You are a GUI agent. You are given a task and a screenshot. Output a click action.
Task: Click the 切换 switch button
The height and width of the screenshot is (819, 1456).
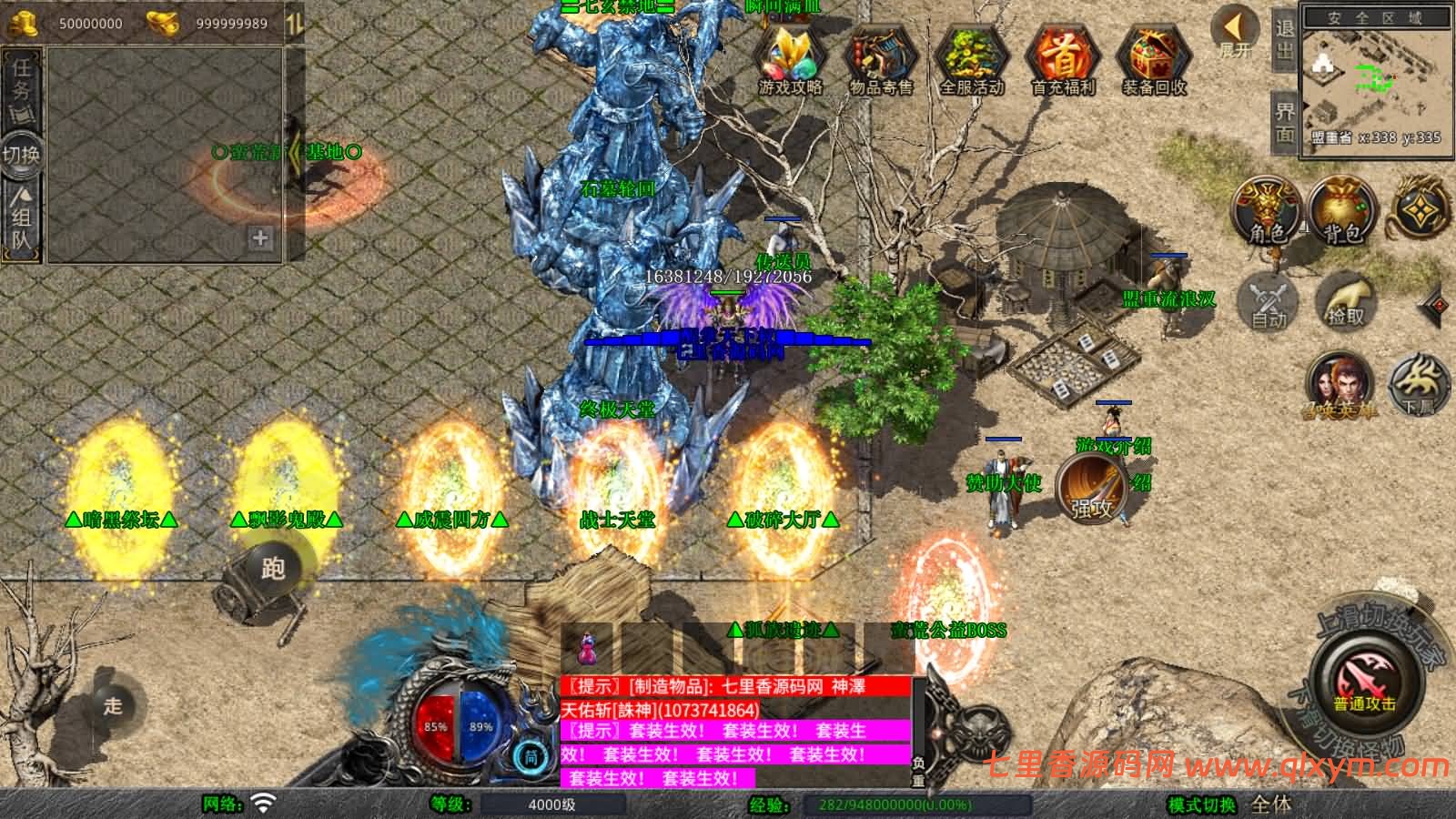[x=21, y=155]
